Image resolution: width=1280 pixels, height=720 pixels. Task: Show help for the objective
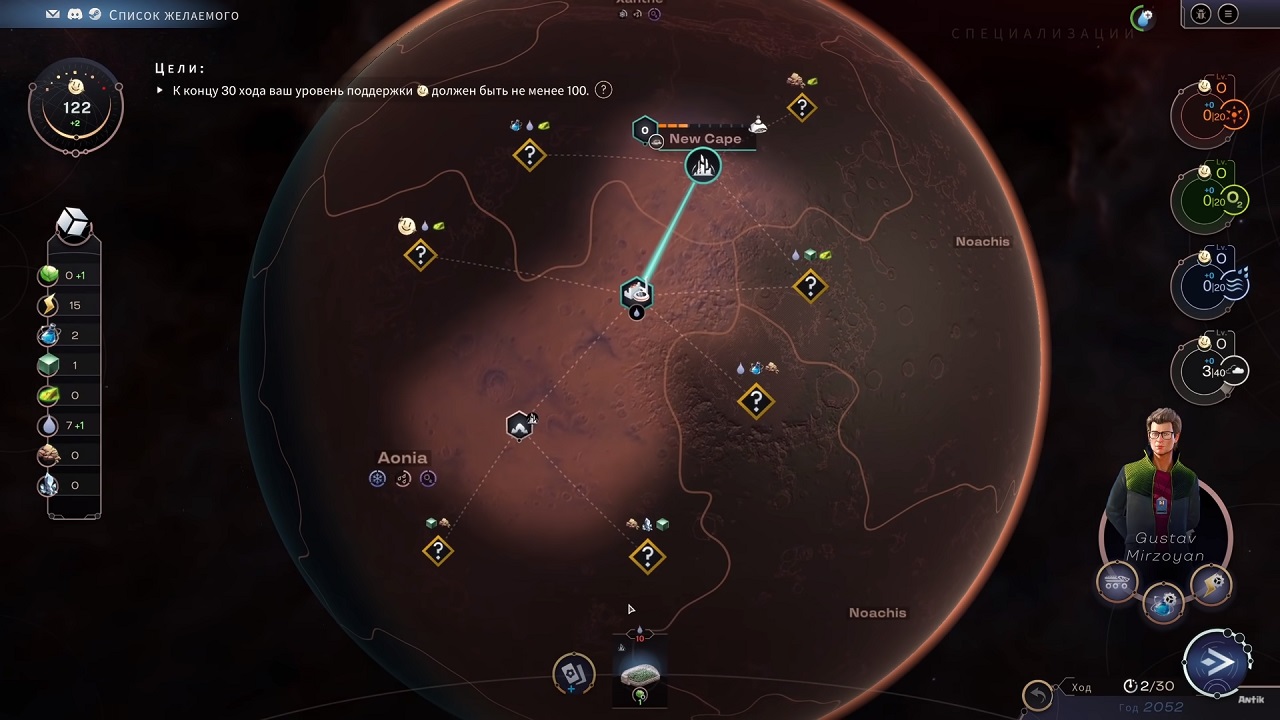[604, 90]
